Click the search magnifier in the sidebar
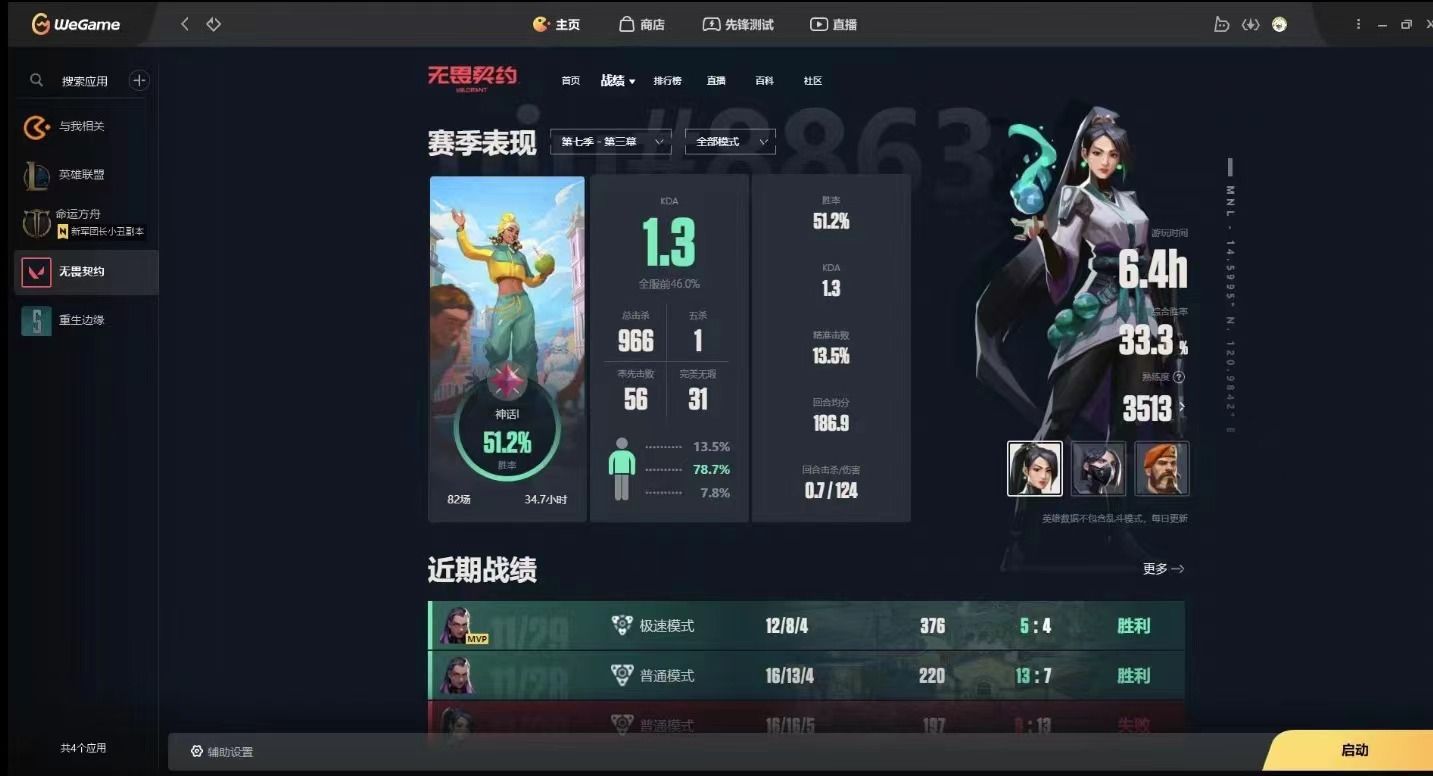Screen dimensions: 1433x776 [x=36, y=80]
